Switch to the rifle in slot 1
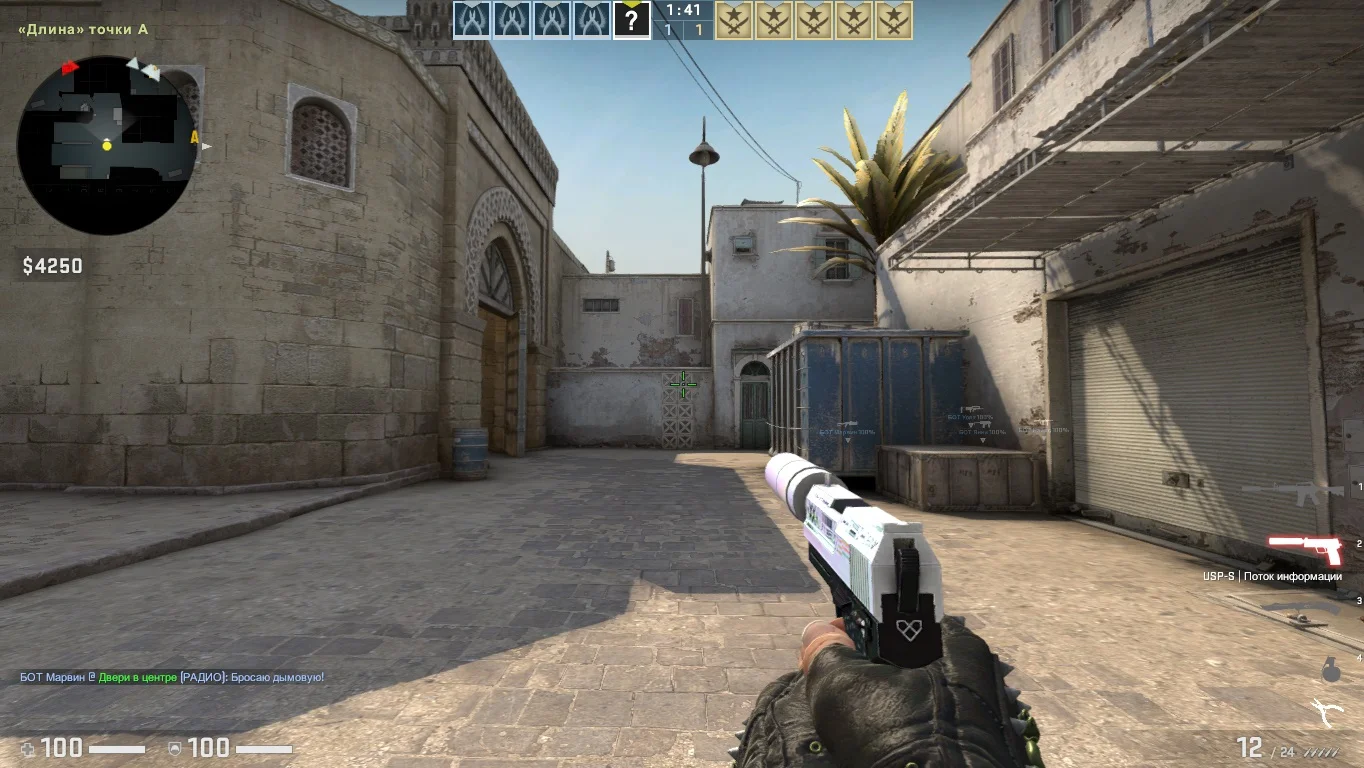Viewport: 1364px width, 768px height. coord(1292,490)
